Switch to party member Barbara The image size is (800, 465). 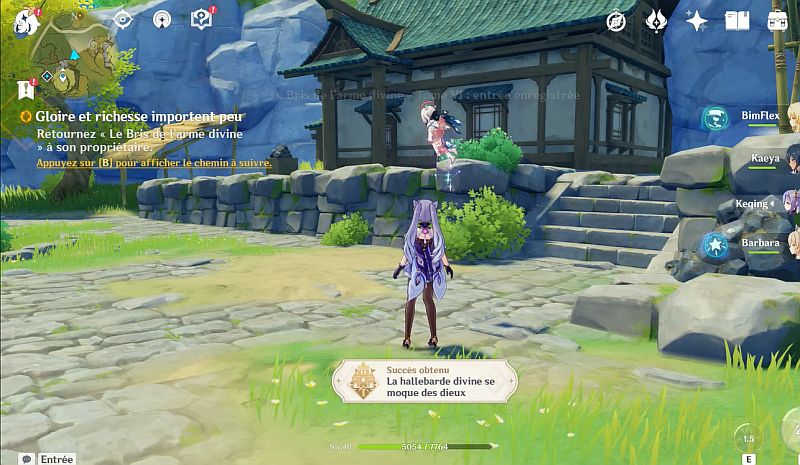click(x=760, y=243)
